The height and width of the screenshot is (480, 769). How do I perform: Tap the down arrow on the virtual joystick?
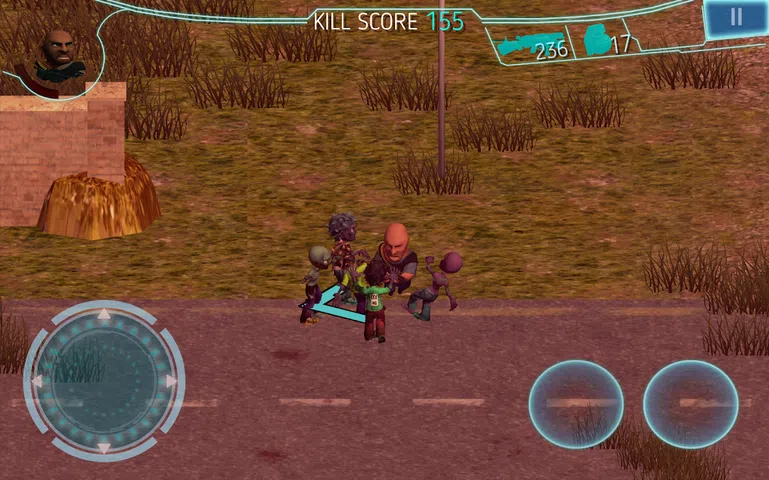point(104,446)
